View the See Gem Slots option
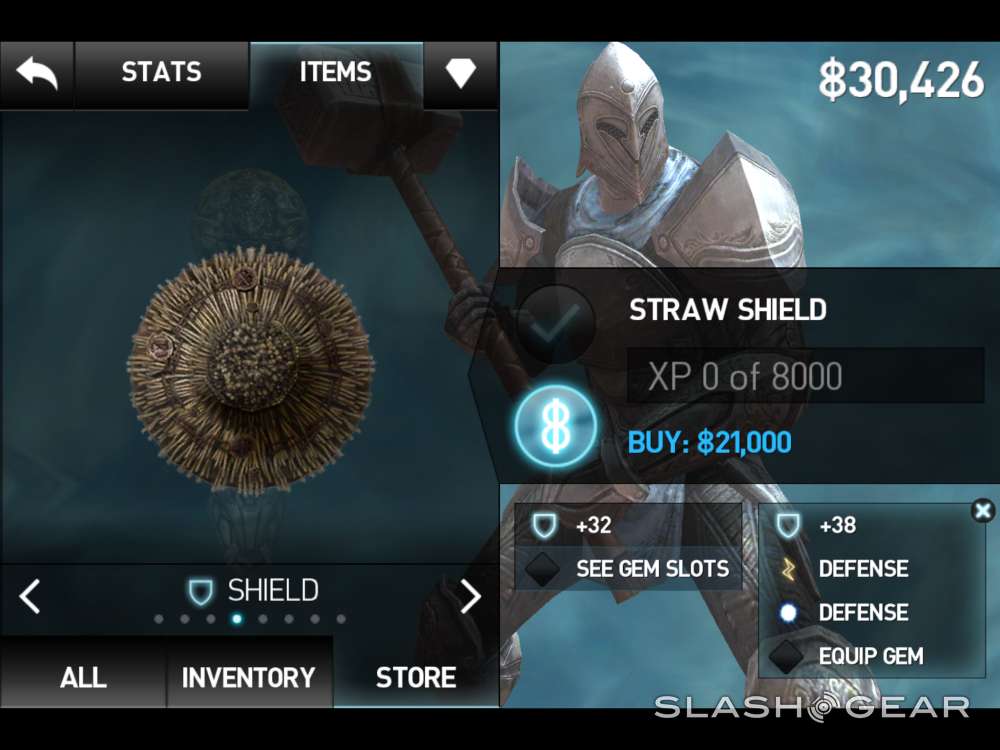This screenshot has height=750, width=1000. [x=630, y=569]
